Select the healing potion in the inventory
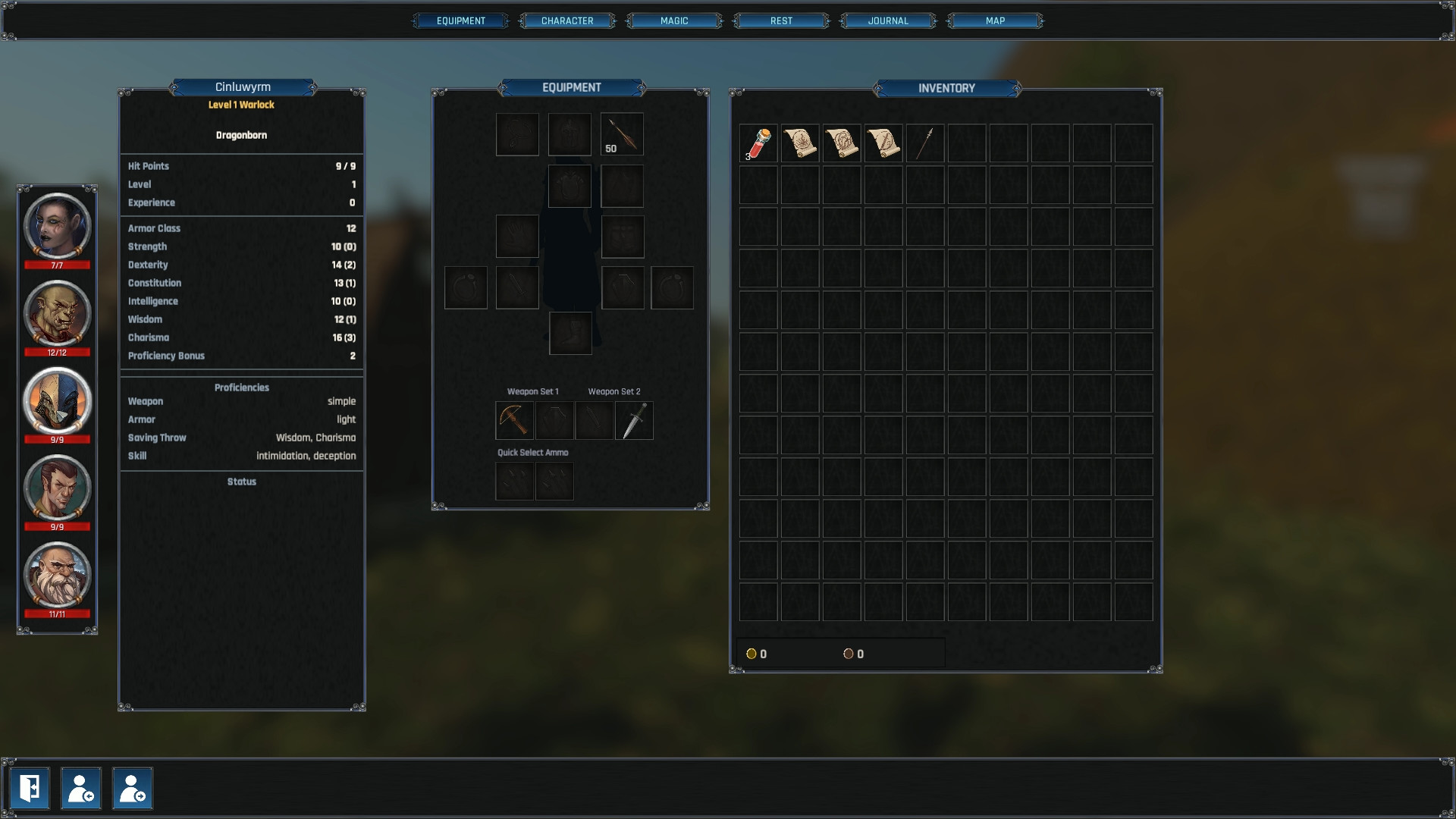Viewport: 1456px width, 819px height. (758, 143)
